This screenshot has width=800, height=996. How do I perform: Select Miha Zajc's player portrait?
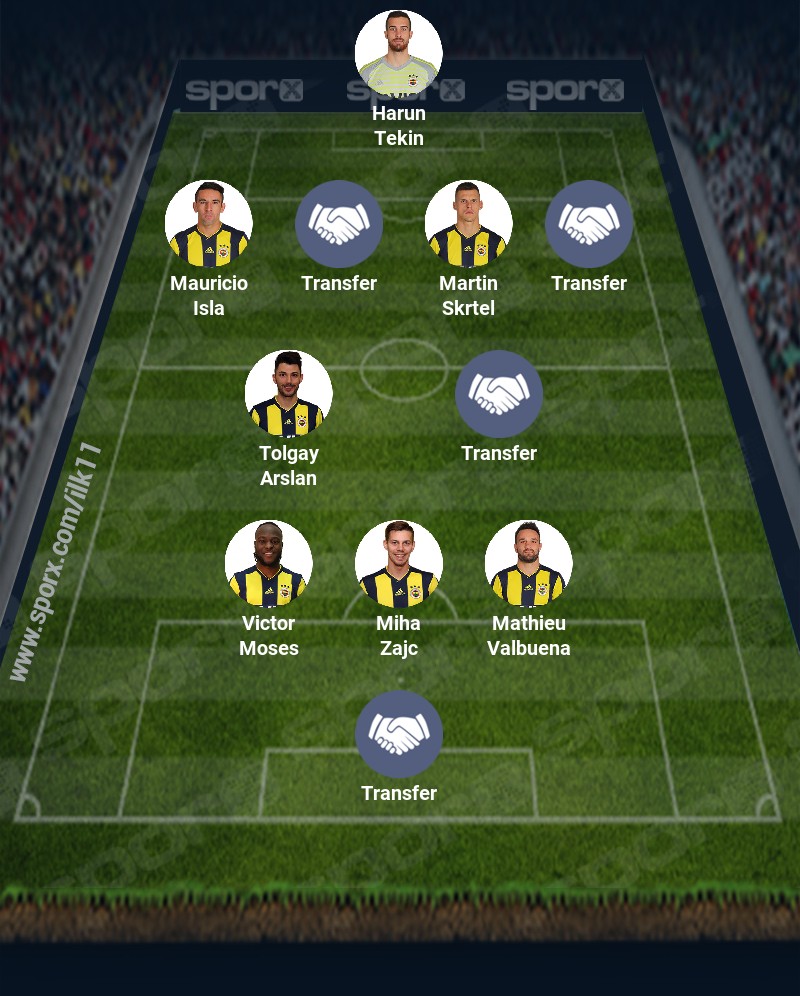(x=399, y=564)
